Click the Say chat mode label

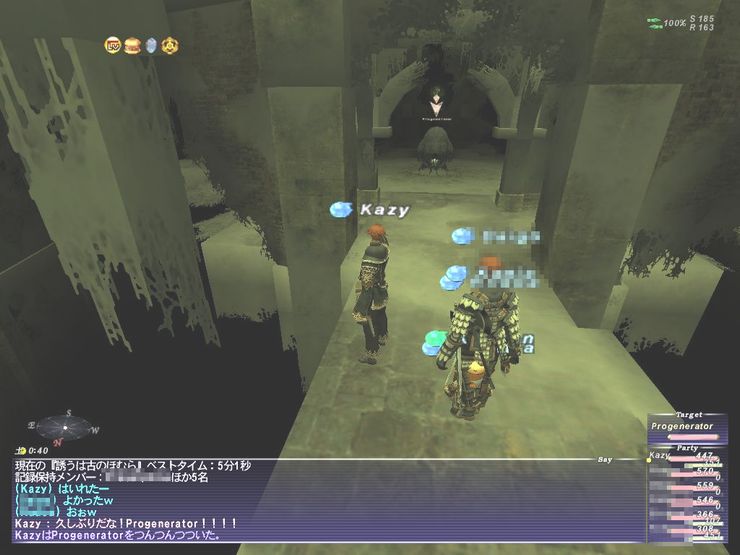(x=604, y=460)
